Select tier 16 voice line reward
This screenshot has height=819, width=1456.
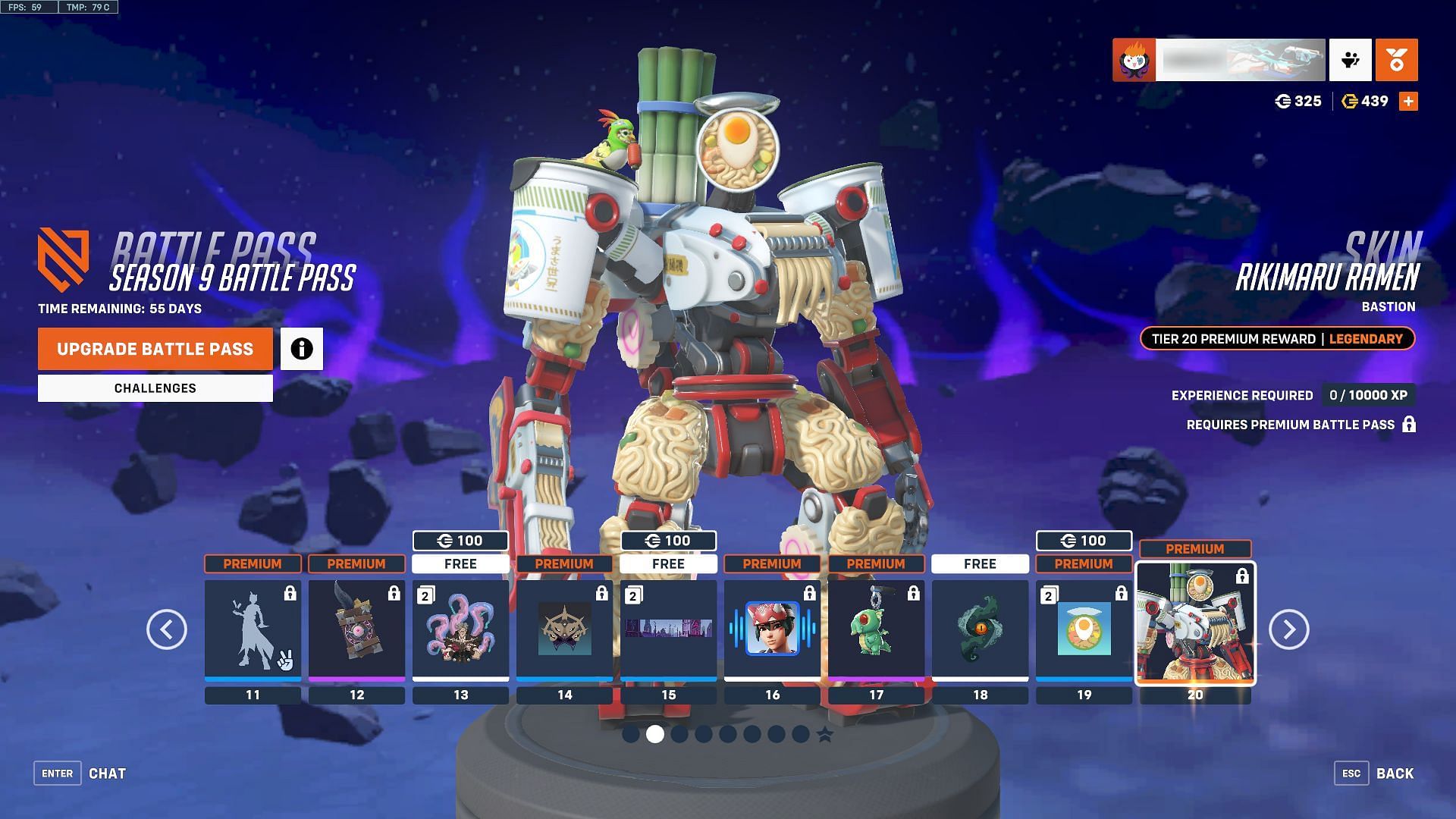pyautogui.click(x=772, y=629)
